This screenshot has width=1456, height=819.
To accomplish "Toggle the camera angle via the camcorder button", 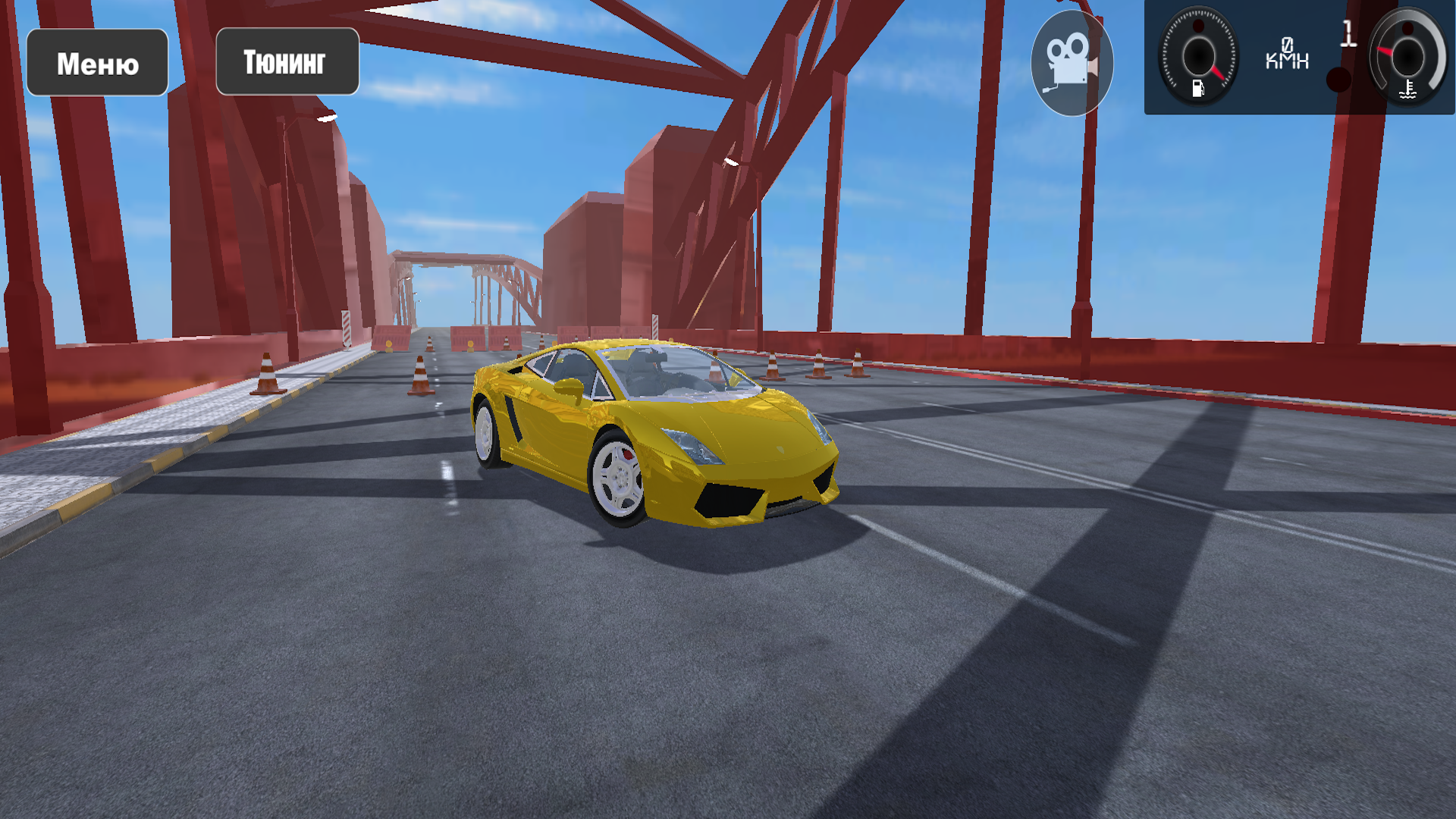I will coord(1072,63).
